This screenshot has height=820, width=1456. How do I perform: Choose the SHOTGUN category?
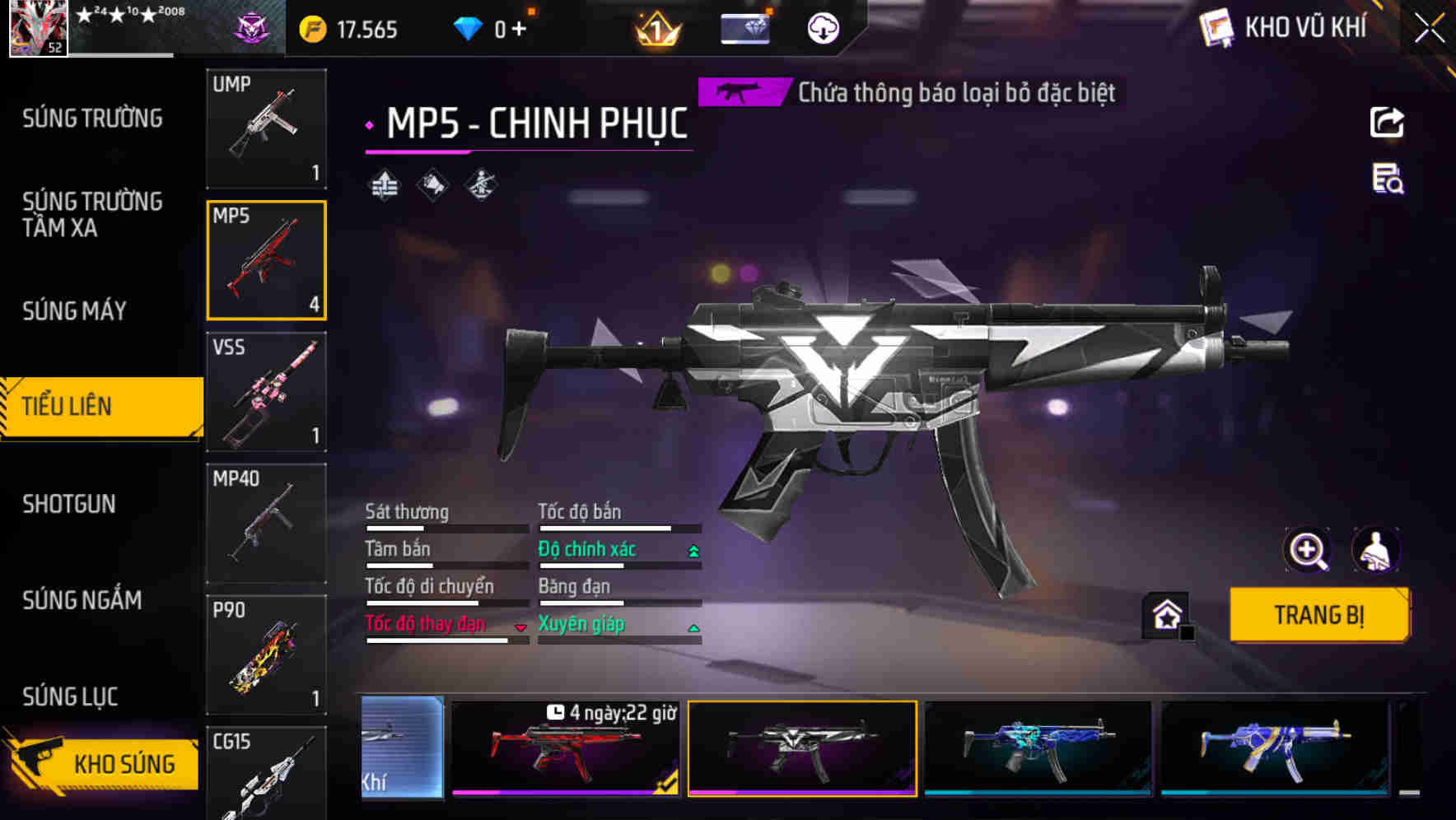69,504
